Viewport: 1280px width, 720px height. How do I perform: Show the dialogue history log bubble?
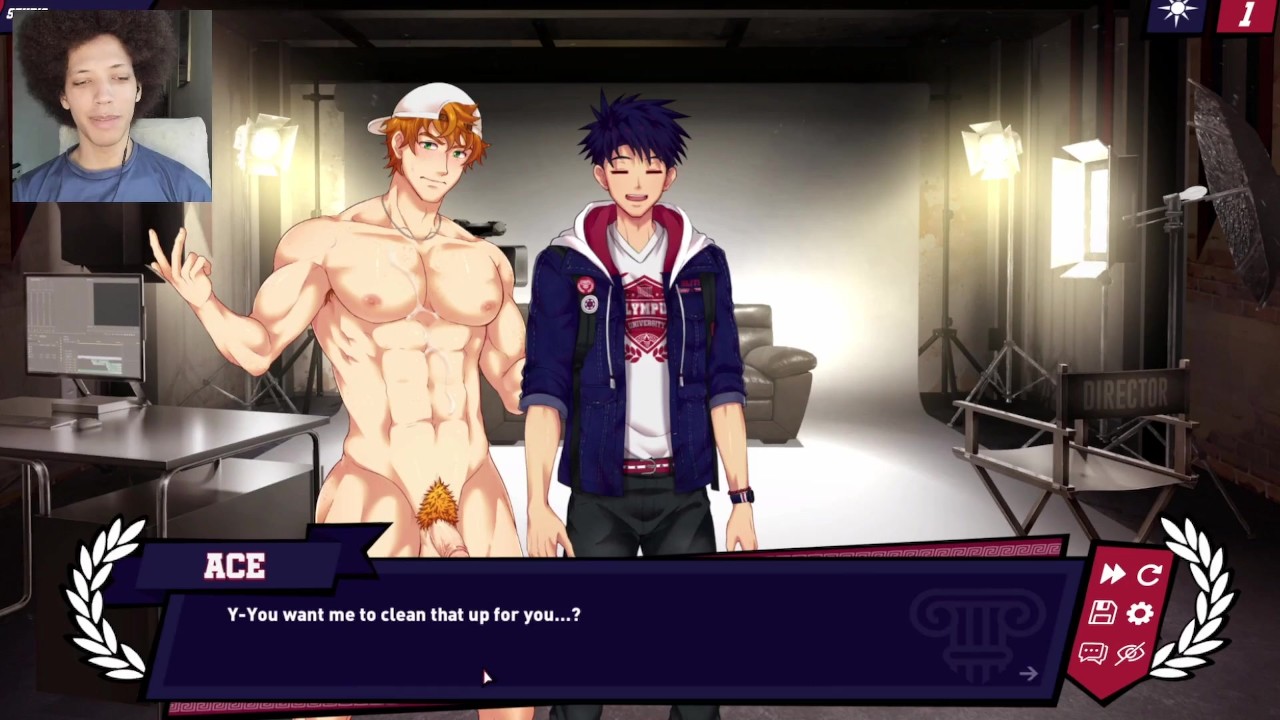coord(1092,653)
